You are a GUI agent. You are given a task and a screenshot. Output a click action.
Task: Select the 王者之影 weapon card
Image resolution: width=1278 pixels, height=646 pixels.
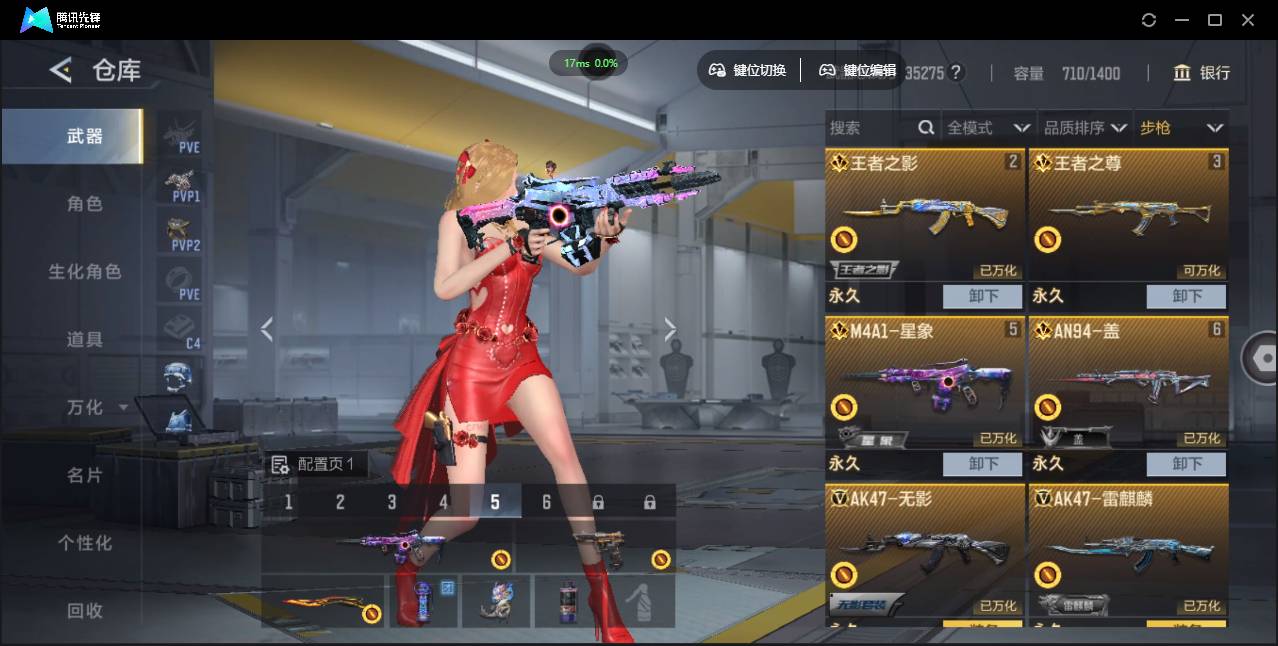pos(925,216)
